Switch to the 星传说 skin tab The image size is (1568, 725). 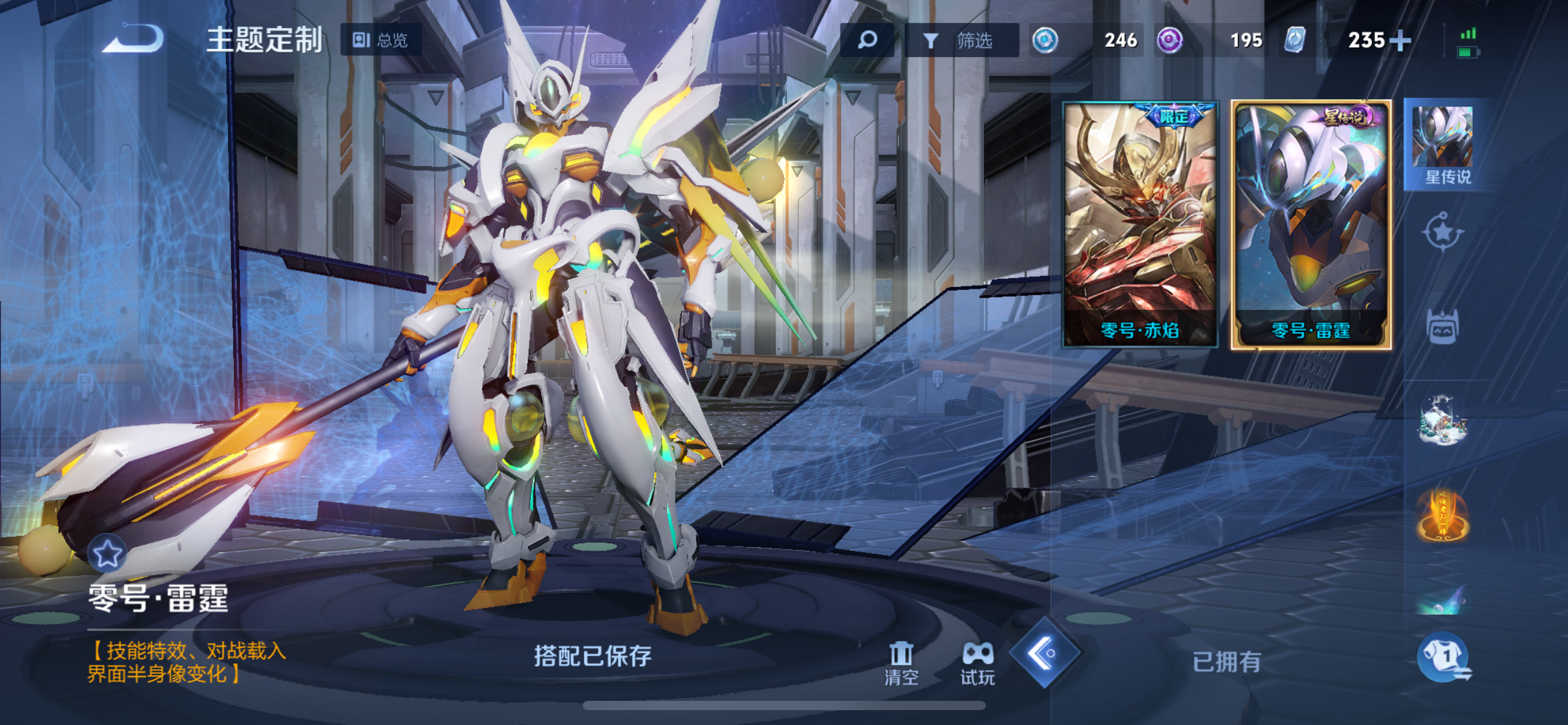pos(1444,145)
